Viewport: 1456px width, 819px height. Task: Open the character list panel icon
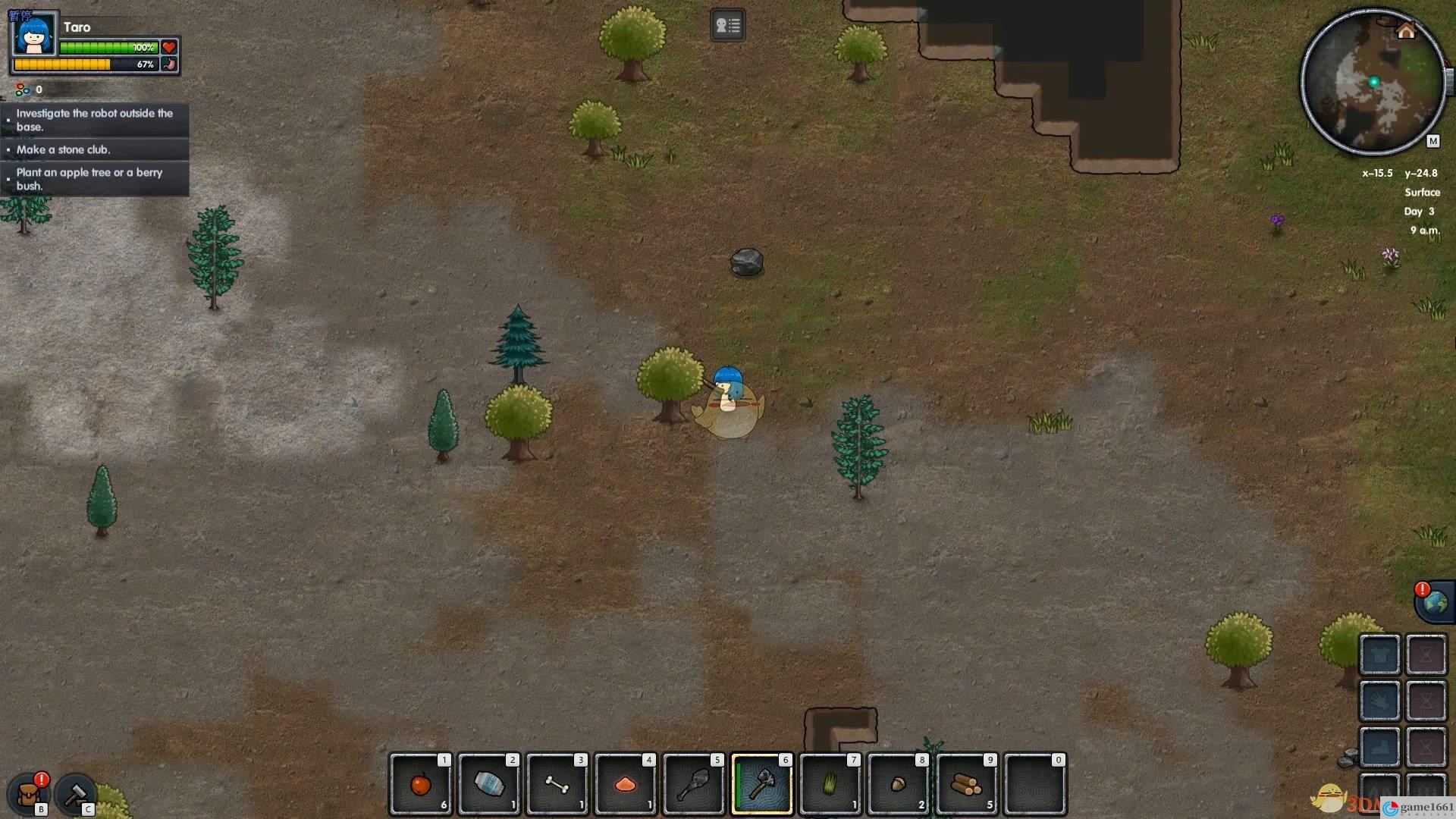coord(727,26)
